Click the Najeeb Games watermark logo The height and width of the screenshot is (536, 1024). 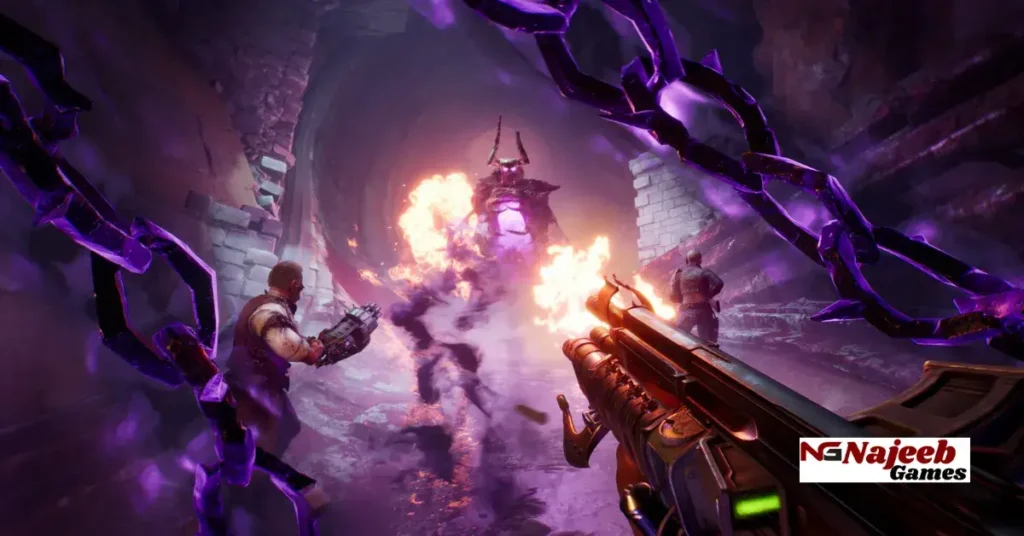click(x=884, y=460)
